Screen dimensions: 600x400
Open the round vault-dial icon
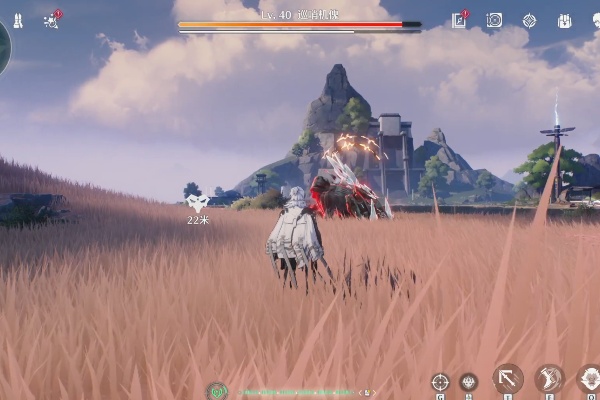pos(494,20)
